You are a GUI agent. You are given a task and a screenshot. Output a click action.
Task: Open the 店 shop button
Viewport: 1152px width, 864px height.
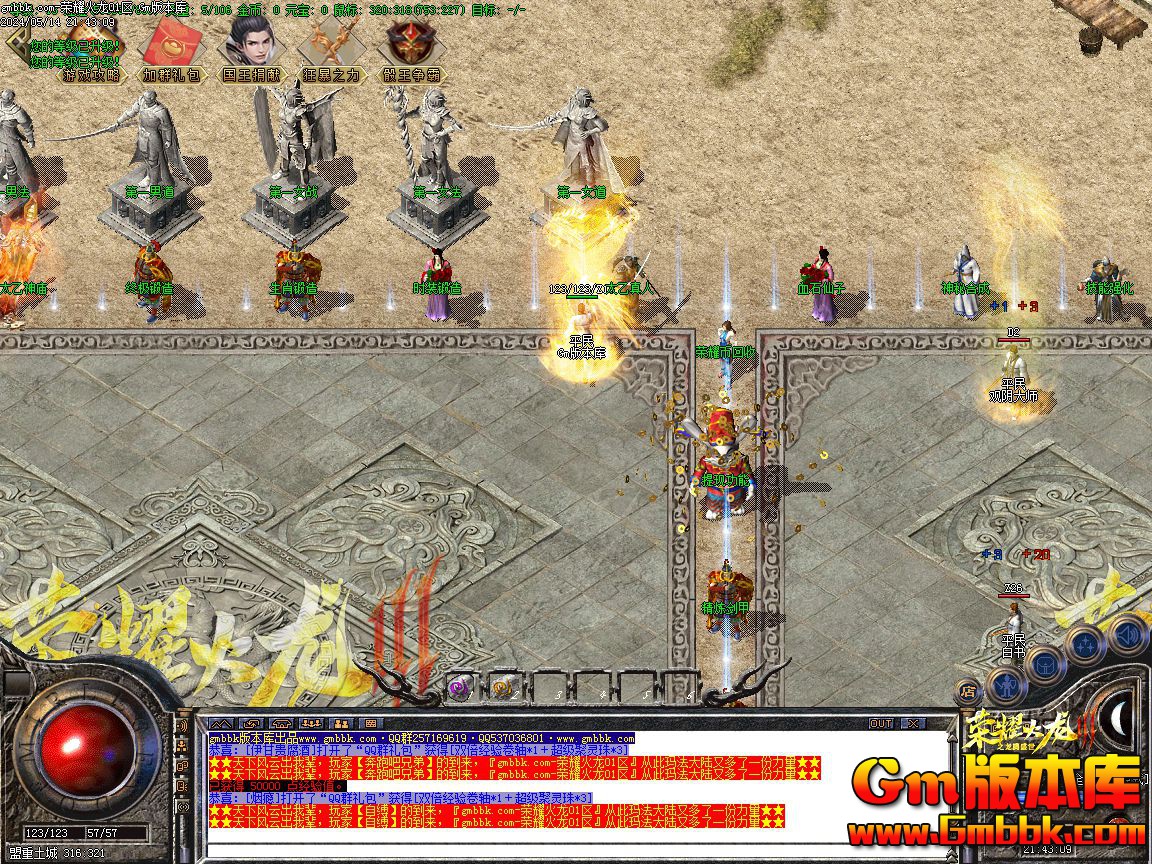point(968,690)
